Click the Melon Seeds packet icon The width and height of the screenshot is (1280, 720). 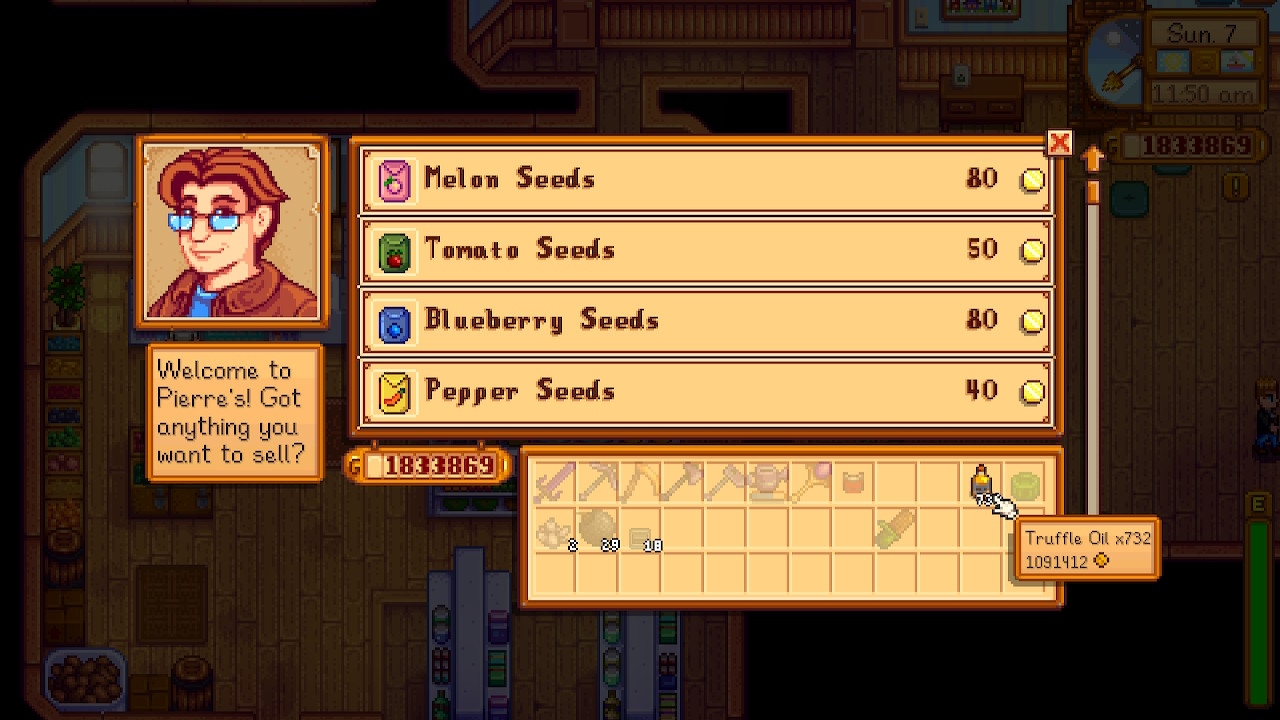[x=393, y=179]
